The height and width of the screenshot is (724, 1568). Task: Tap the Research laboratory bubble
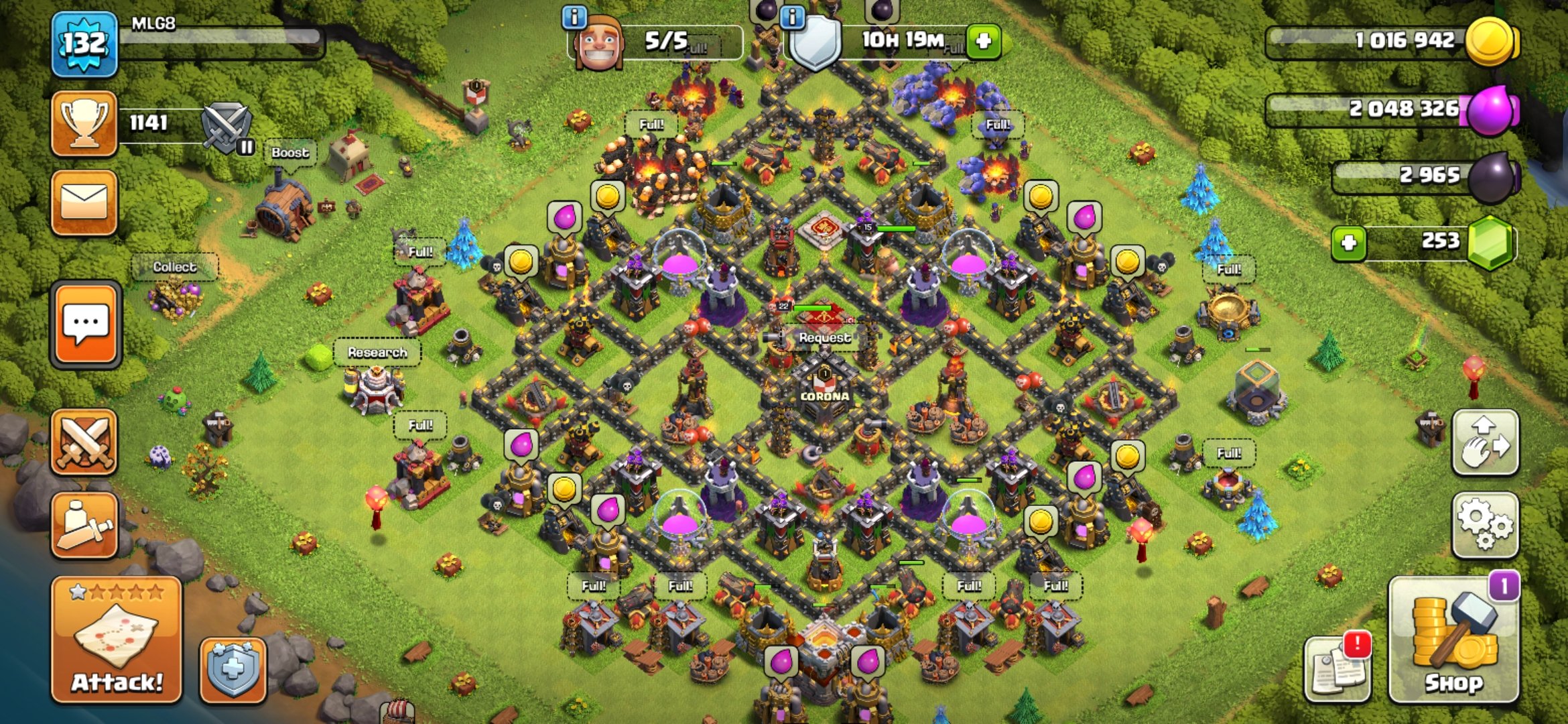pyautogui.click(x=377, y=353)
